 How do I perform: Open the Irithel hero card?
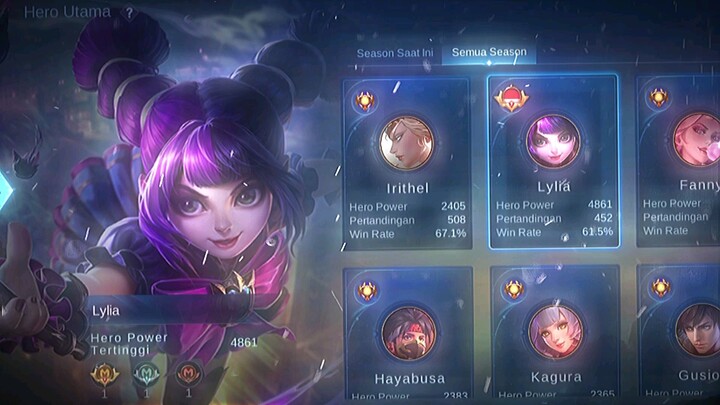pos(407,162)
